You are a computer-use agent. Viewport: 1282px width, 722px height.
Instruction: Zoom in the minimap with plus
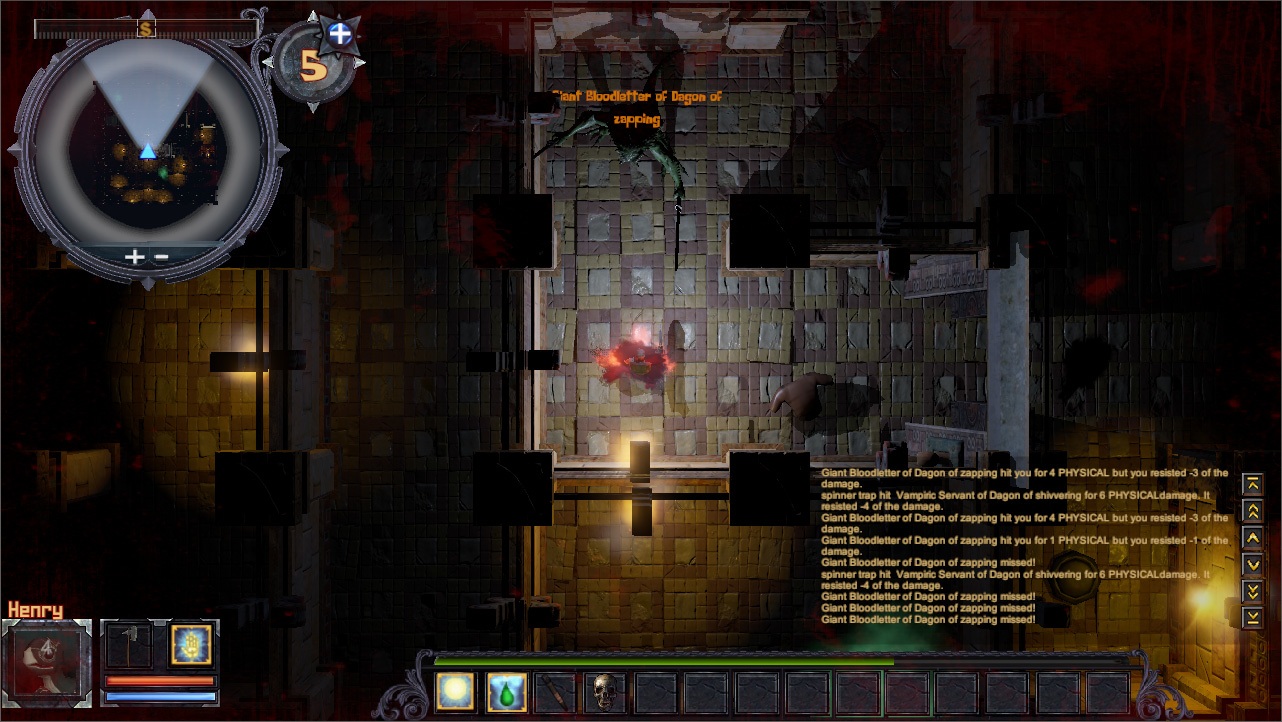(x=134, y=256)
